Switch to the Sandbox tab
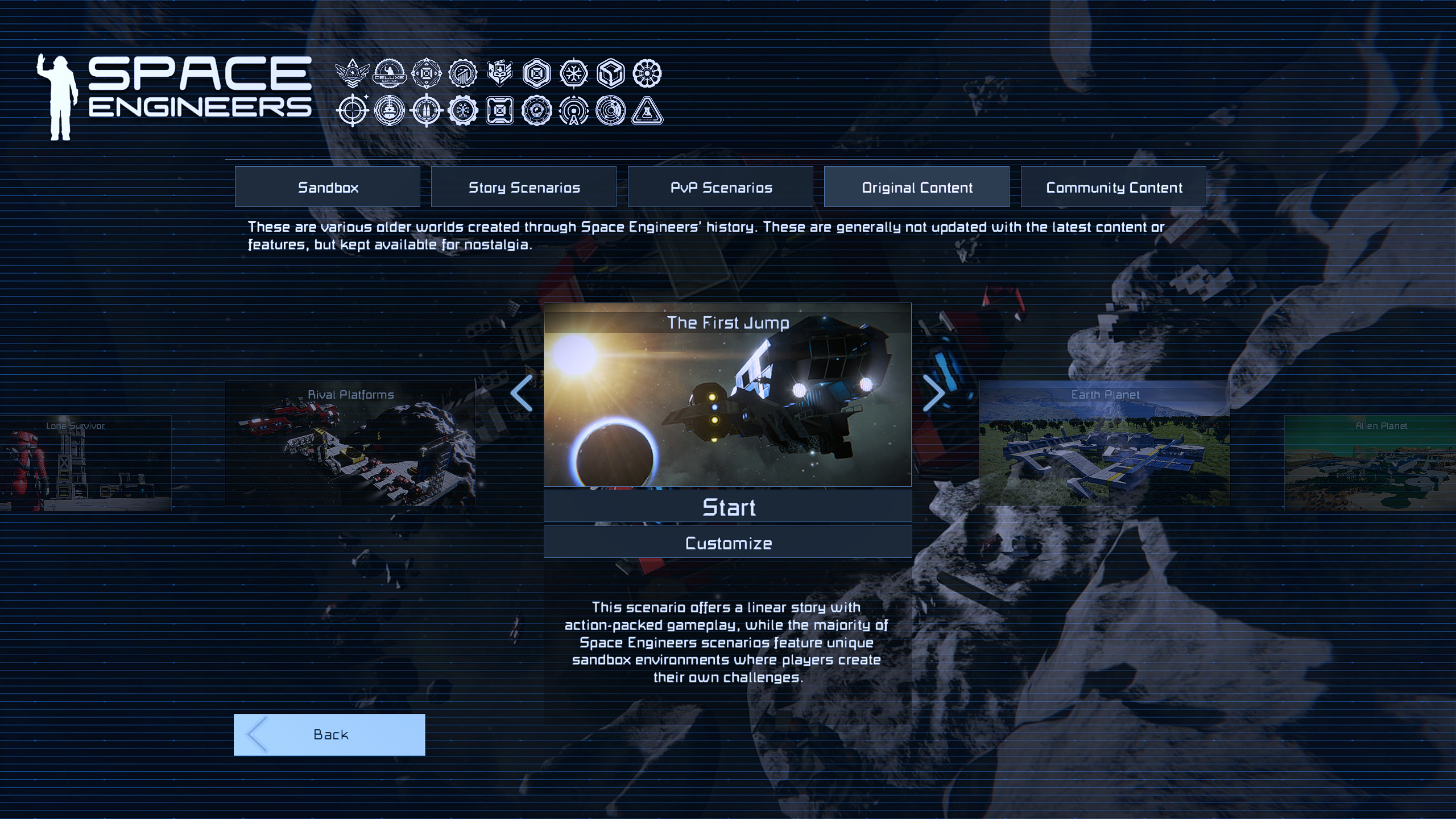The height and width of the screenshot is (819, 1456). [328, 187]
